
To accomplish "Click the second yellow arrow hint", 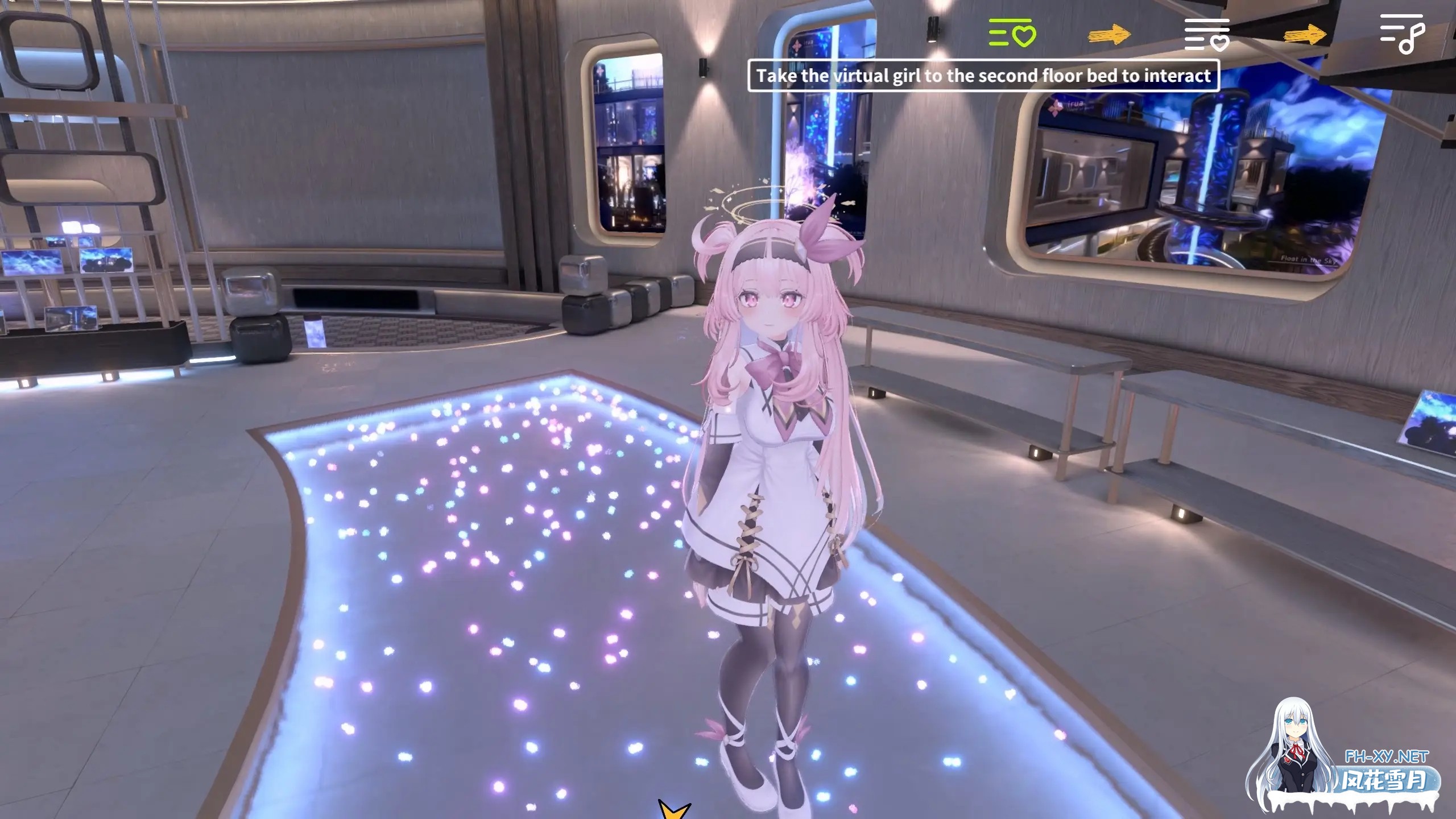I will [x=1305, y=35].
